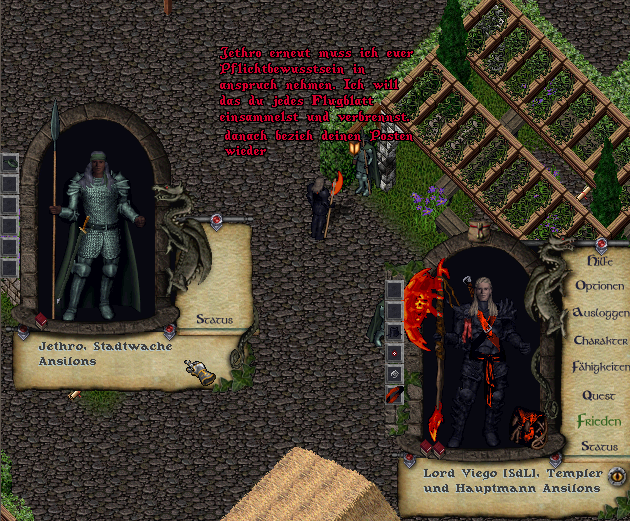Click Ausloggen to log out
This screenshot has height=521, width=630.
tap(600, 313)
